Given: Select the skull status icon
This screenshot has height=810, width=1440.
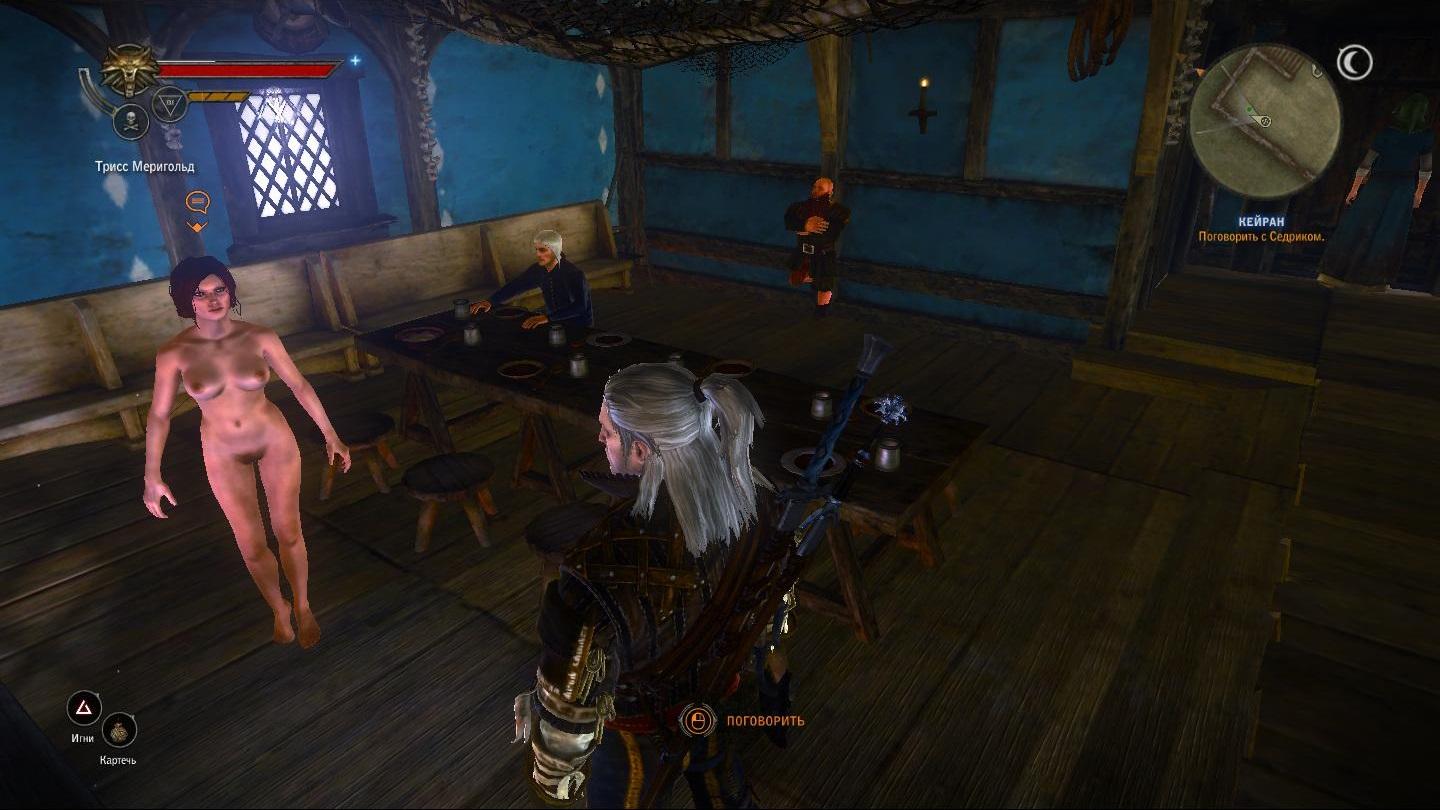Looking at the screenshot, I should pos(131,122).
